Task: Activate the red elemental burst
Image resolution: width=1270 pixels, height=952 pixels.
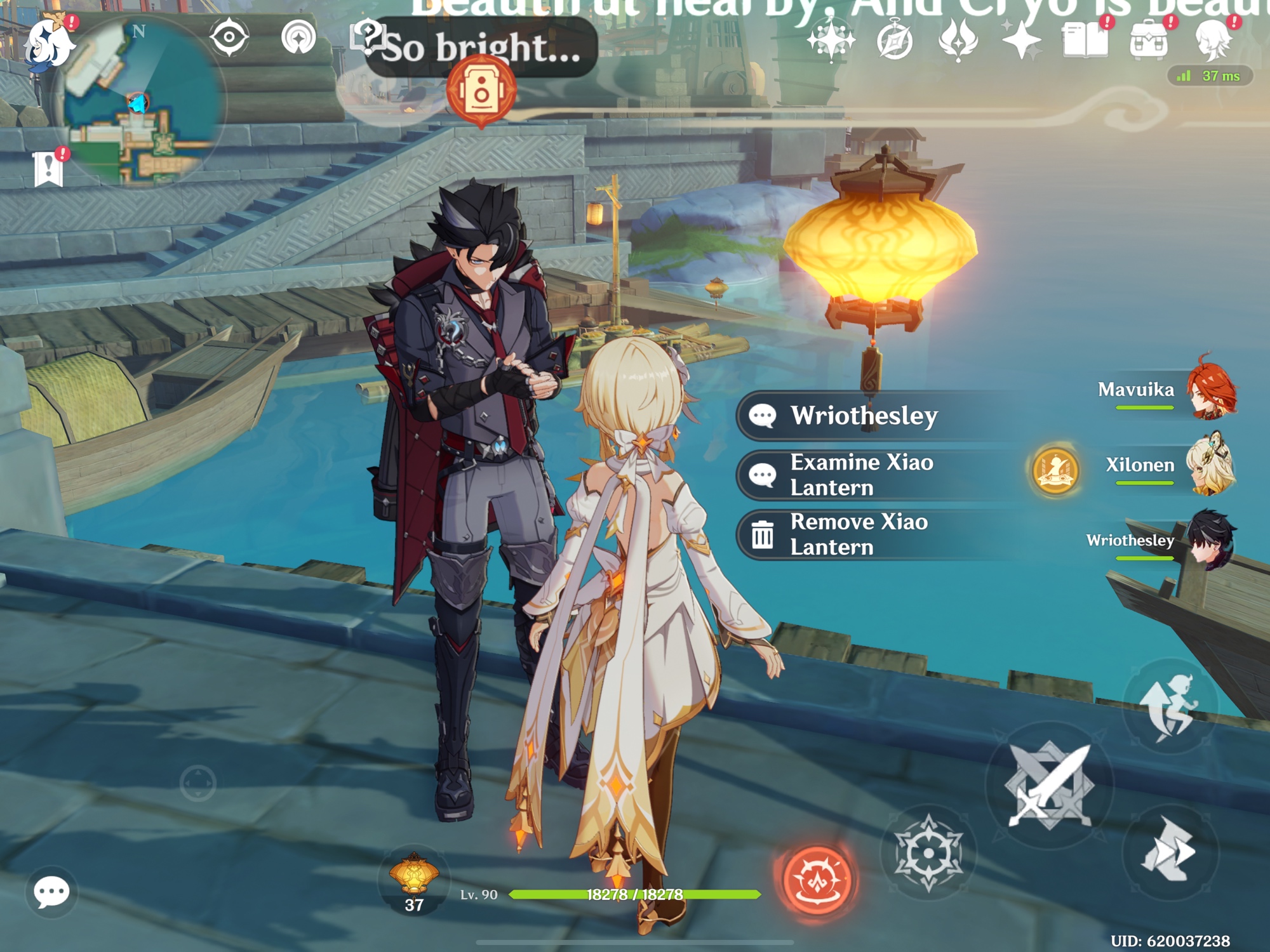Action: [817, 879]
